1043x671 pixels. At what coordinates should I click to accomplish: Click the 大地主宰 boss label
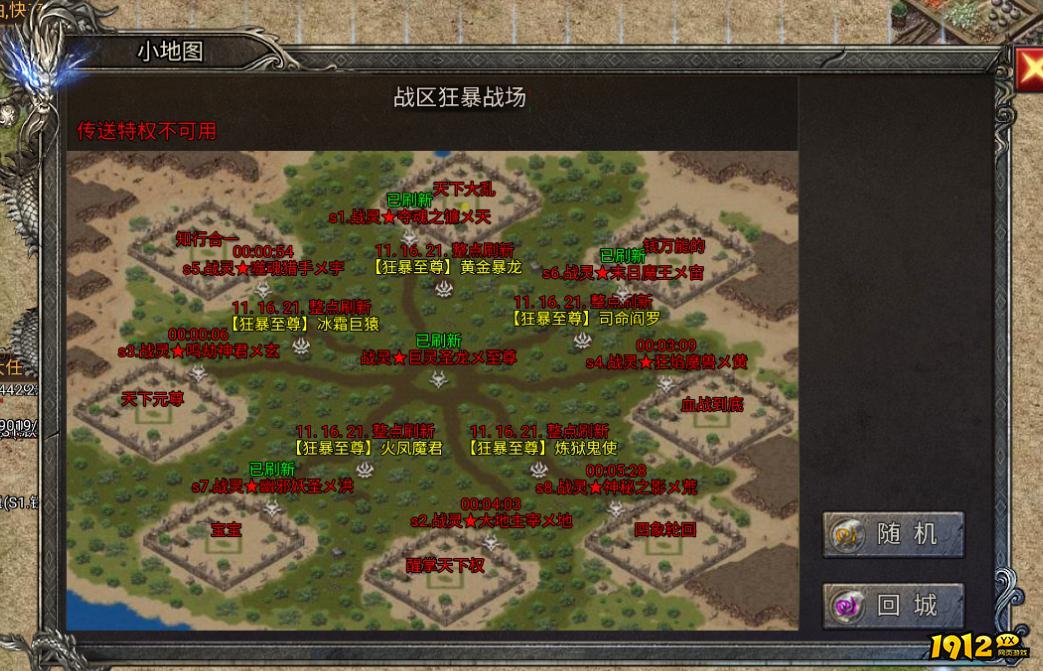491,521
